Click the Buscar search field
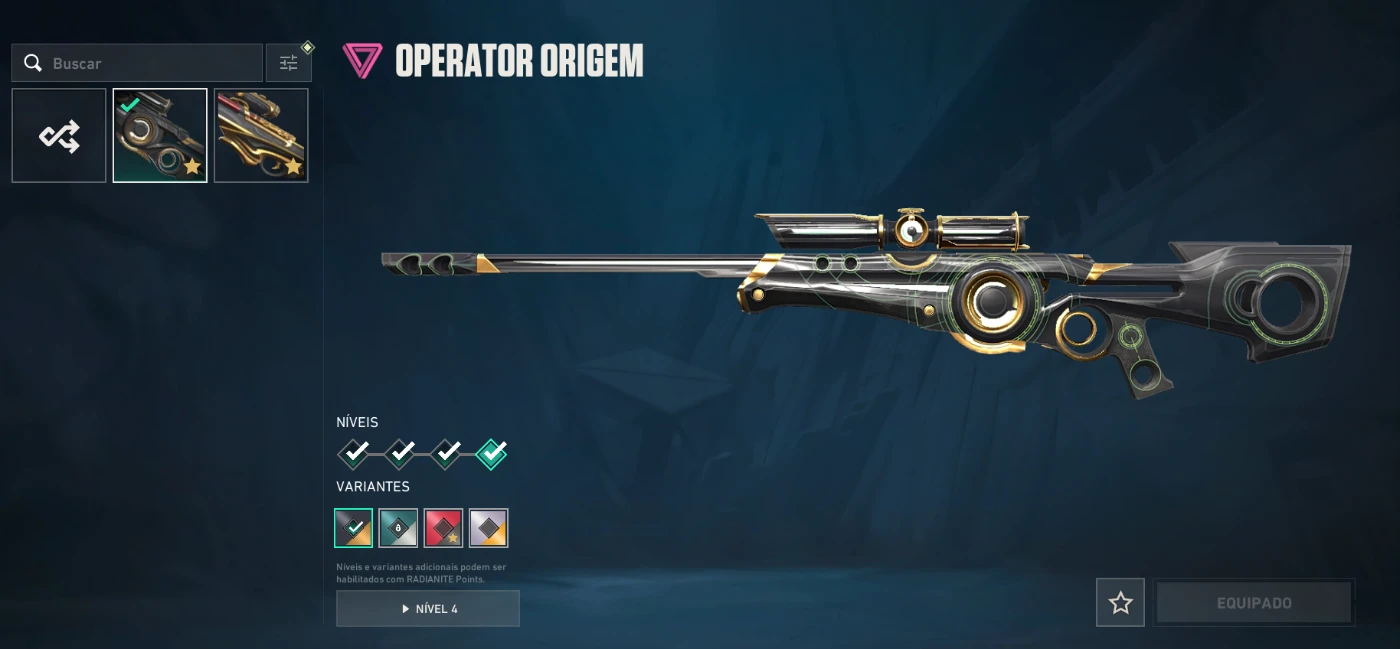 coord(150,63)
